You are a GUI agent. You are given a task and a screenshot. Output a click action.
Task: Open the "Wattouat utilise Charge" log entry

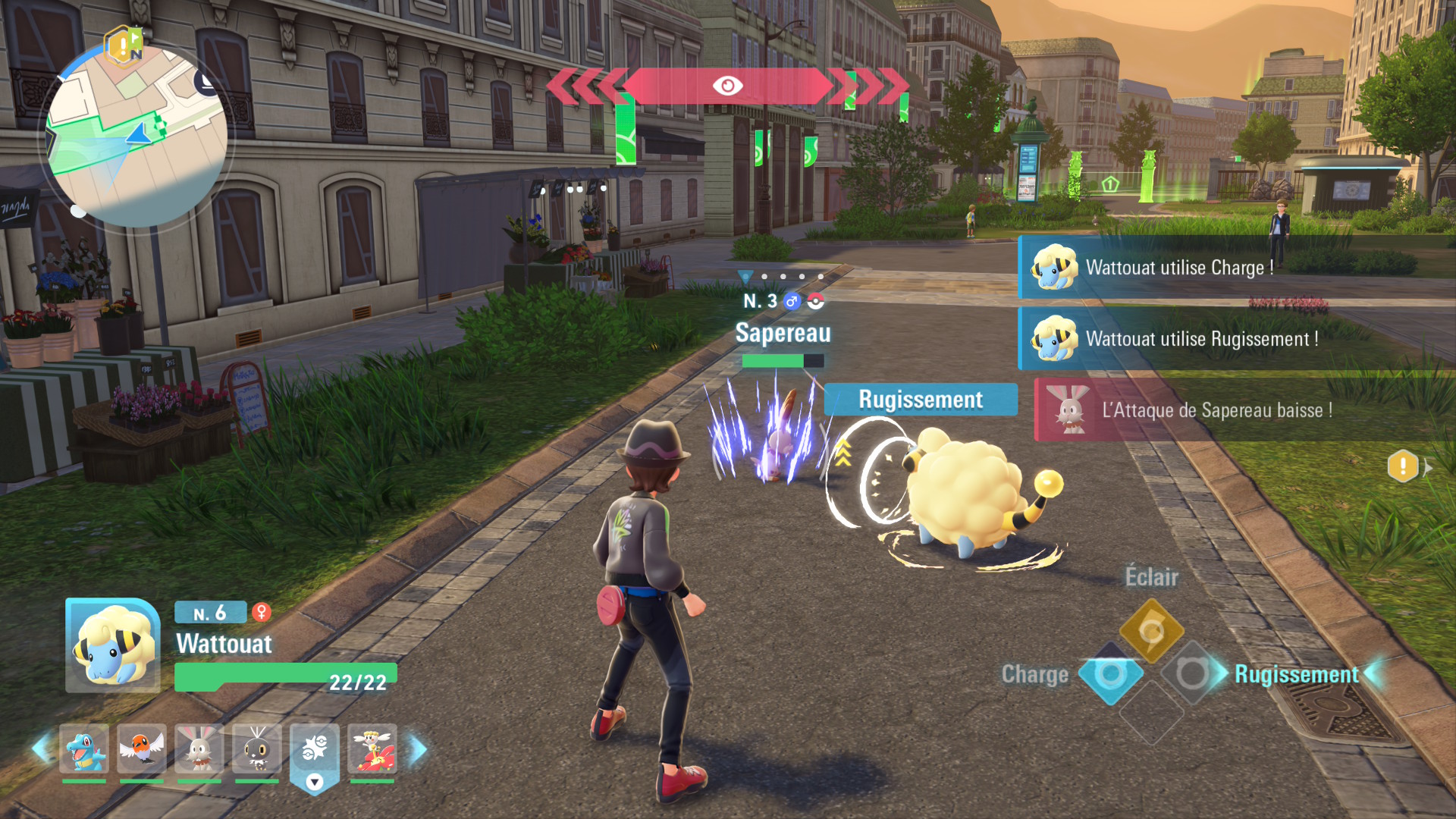click(1179, 268)
